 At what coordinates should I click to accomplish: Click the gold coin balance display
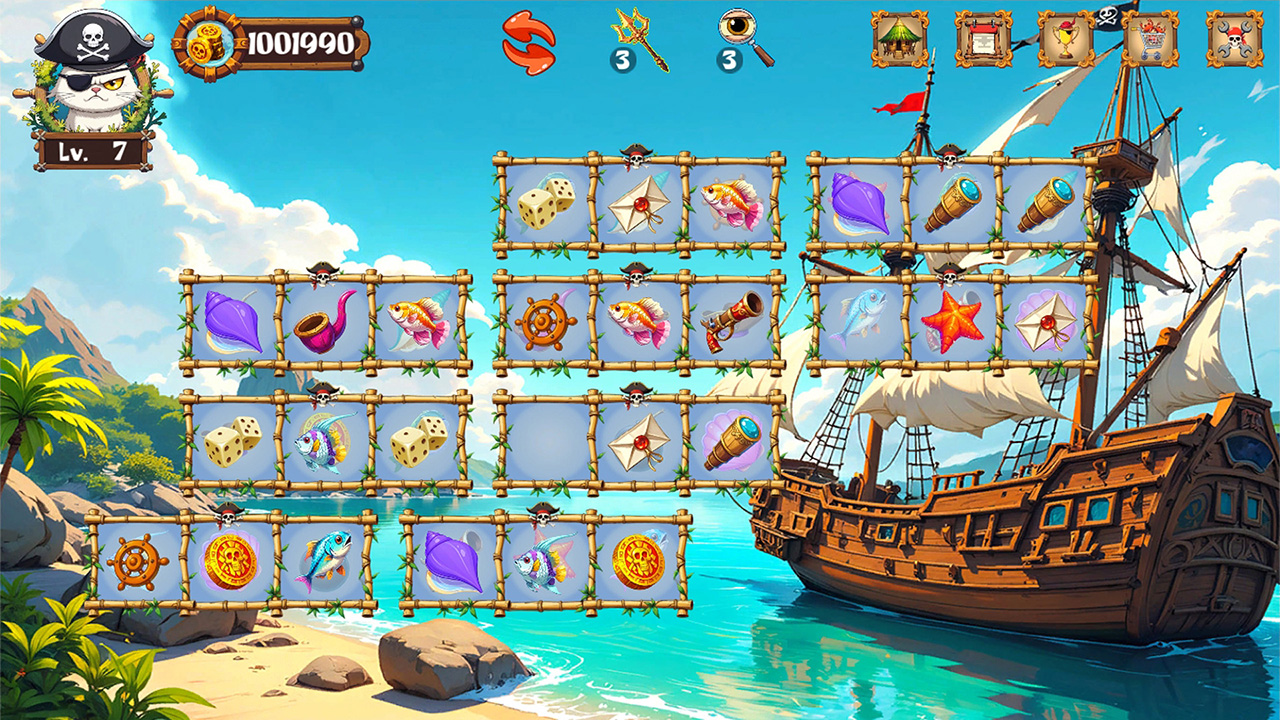(x=268, y=42)
